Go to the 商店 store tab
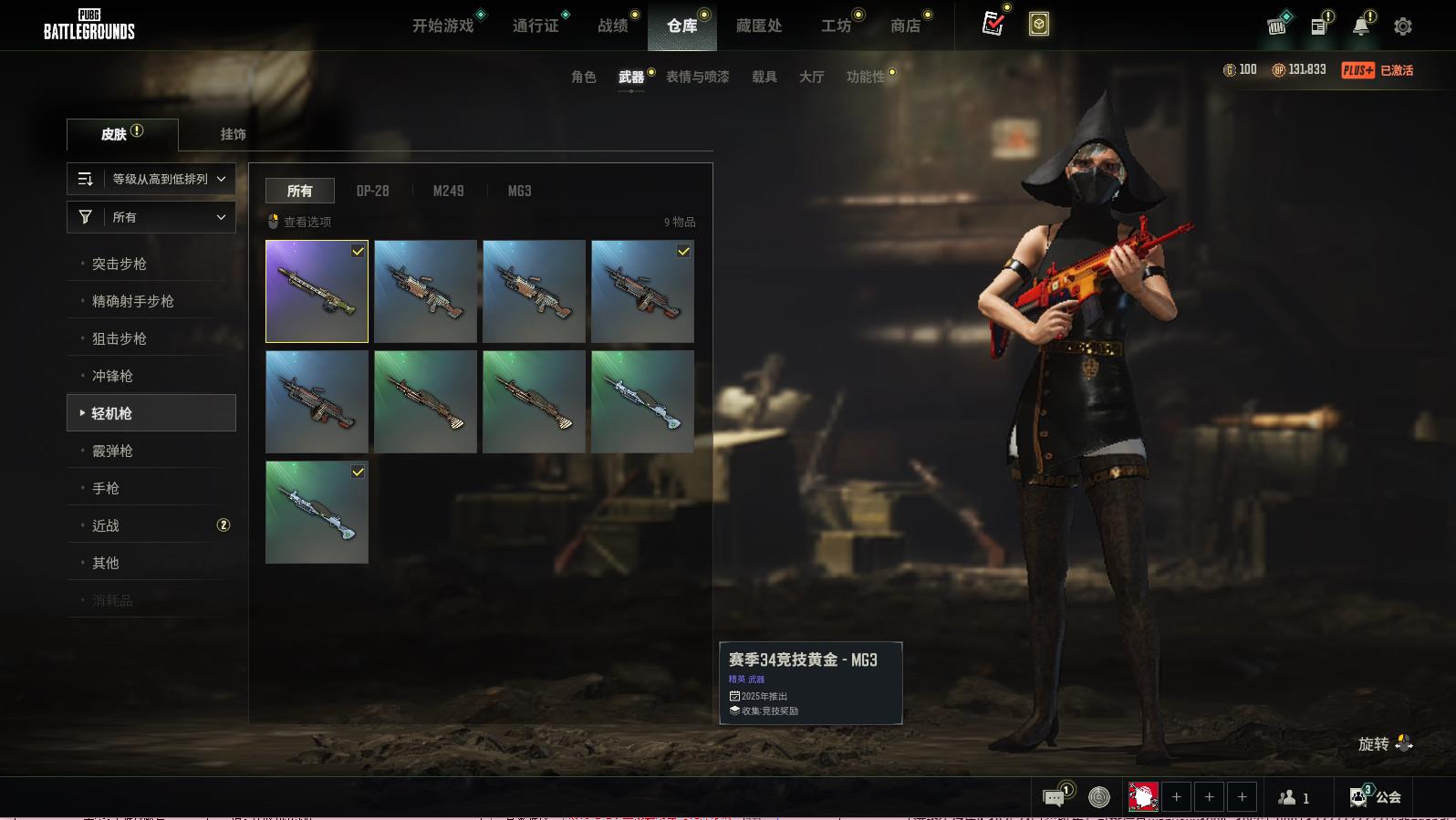The width and height of the screenshot is (1456, 820). [905, 26]
